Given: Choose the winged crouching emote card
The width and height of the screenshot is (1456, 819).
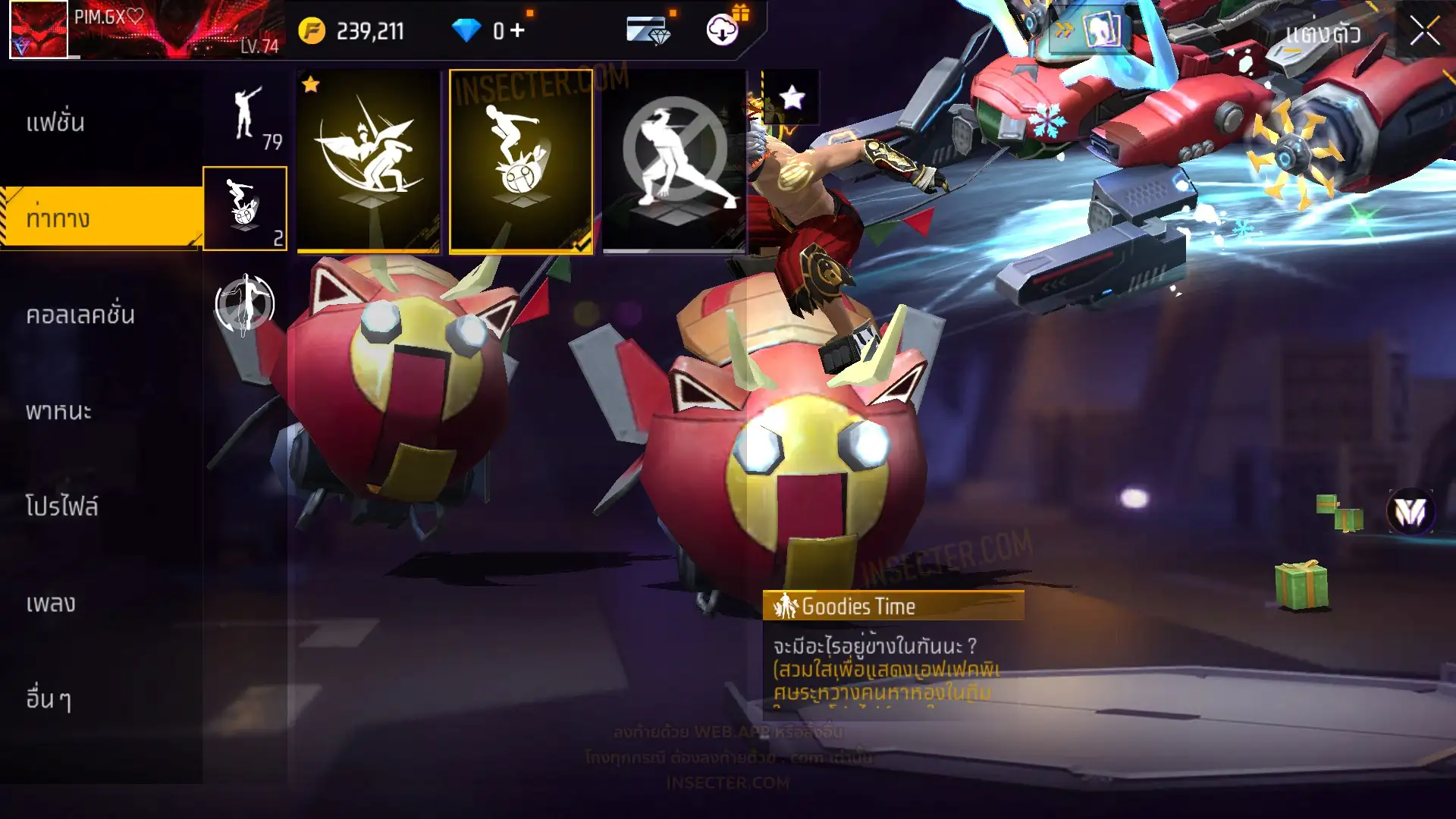Looking at the screenshot, I should (x=369, y=162).
